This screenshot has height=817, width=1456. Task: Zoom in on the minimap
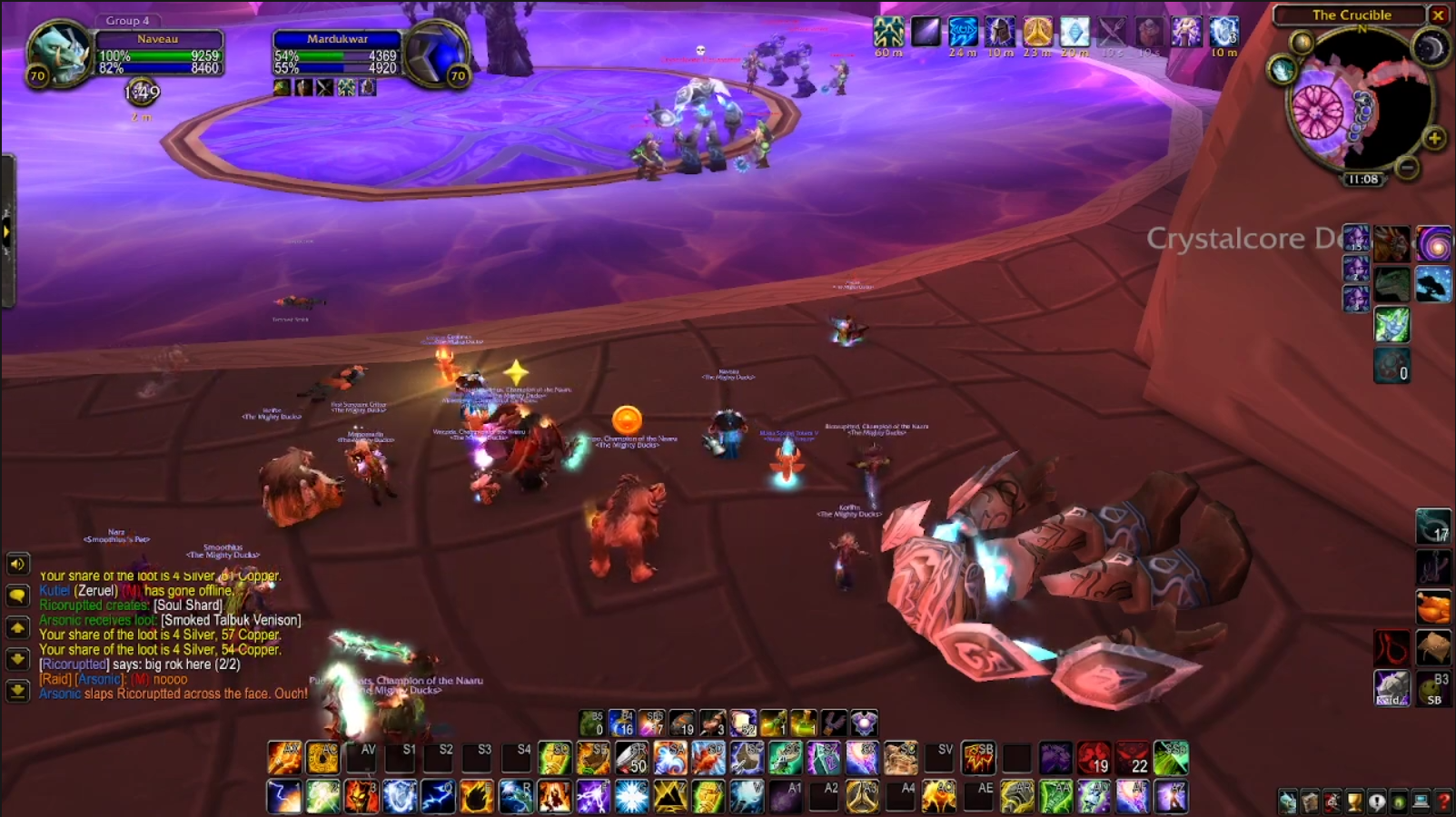pyautogui.click(x=1434, y=138)
